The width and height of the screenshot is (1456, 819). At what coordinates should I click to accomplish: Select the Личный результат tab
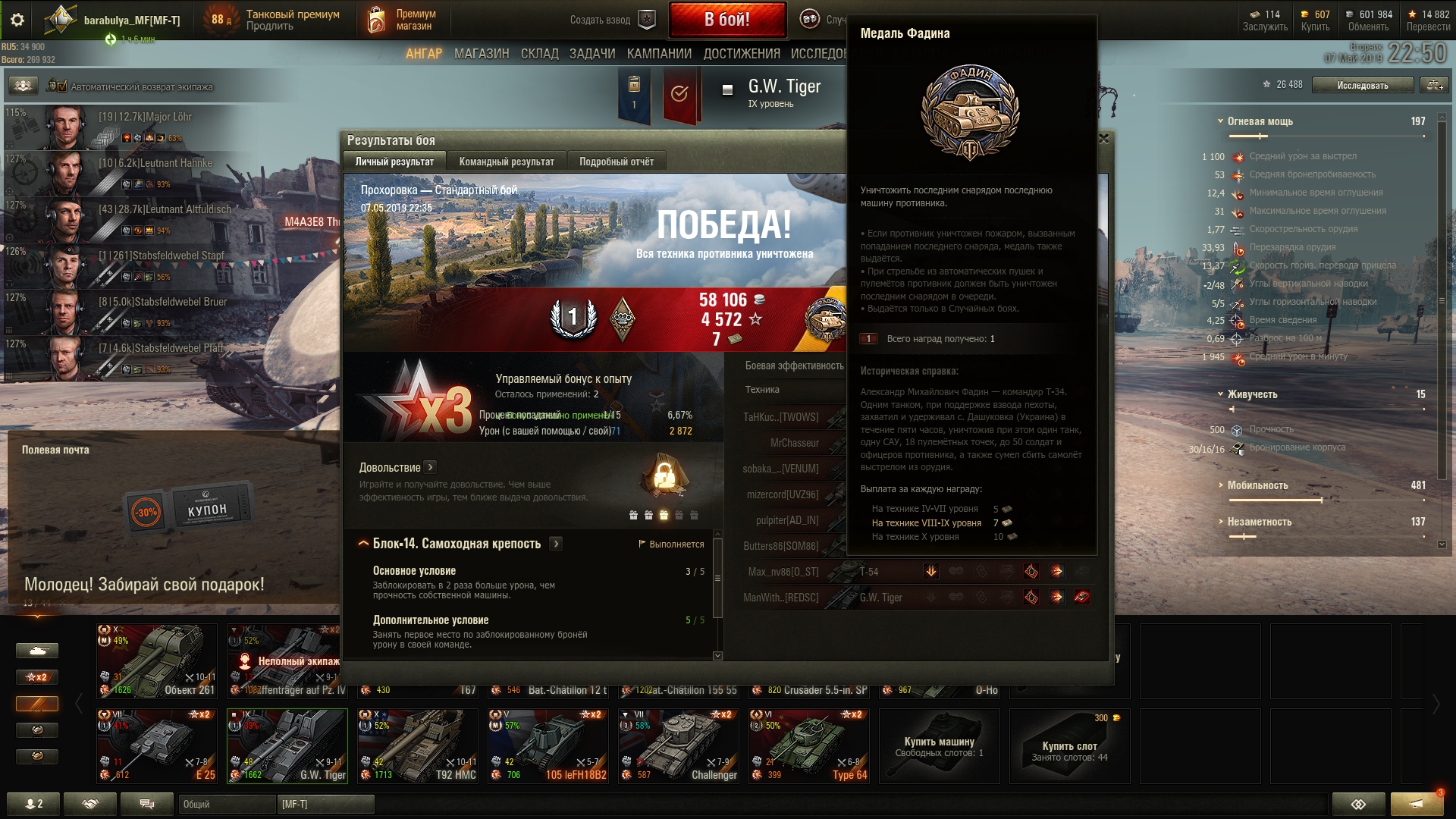click(394, 162)
